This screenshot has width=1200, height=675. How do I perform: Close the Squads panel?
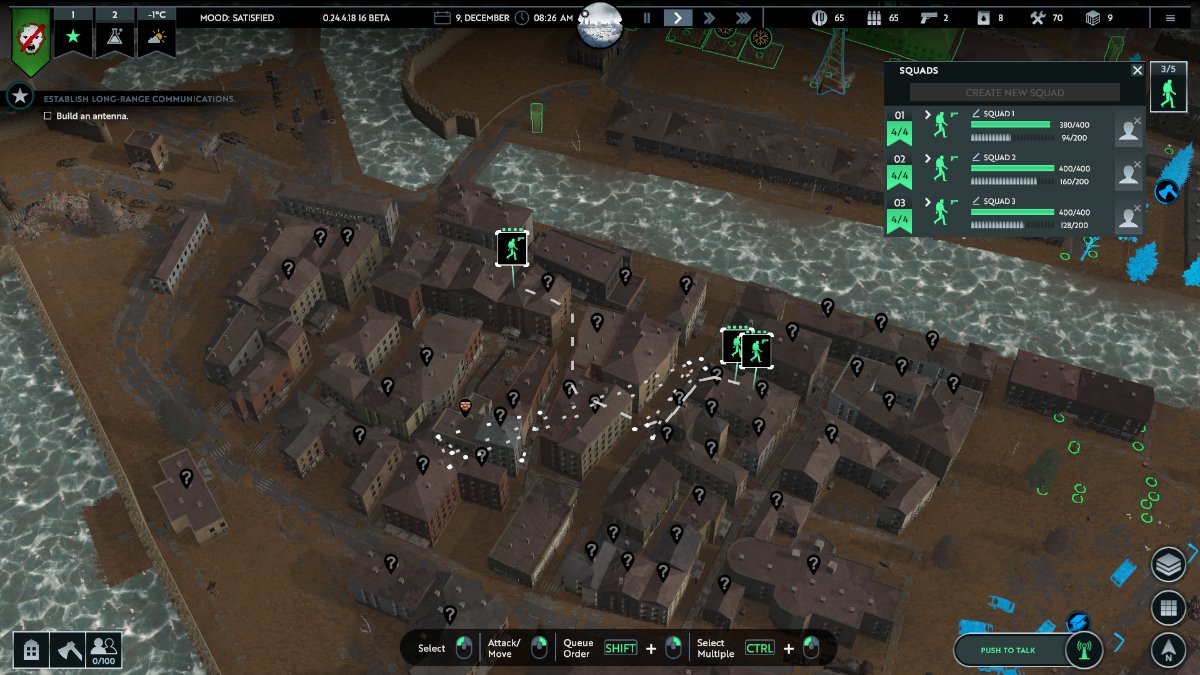click(x=1137, y=71)
